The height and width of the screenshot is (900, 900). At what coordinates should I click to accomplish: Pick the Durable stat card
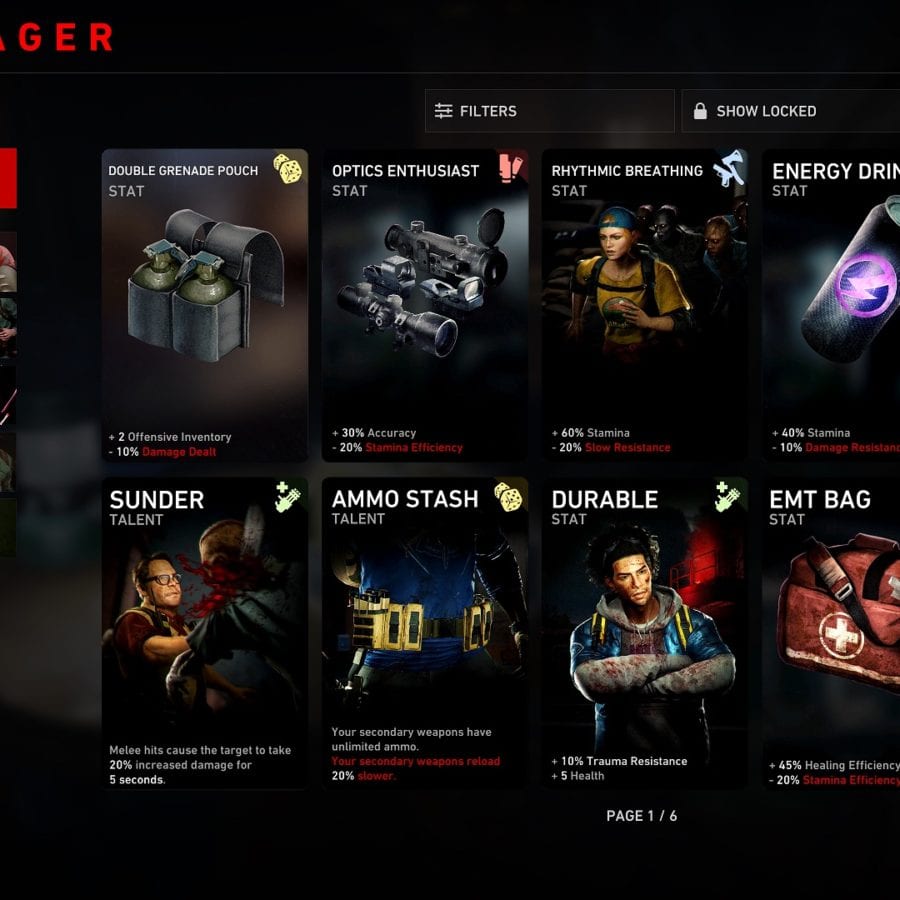[x=644, y=633]
